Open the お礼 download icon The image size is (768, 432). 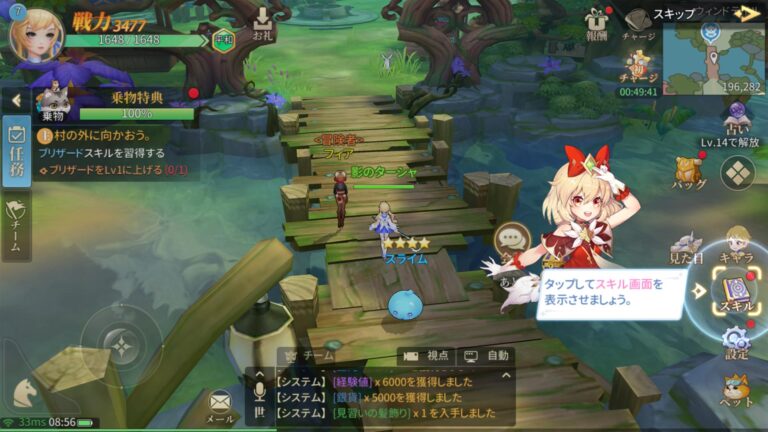[263, 24]
